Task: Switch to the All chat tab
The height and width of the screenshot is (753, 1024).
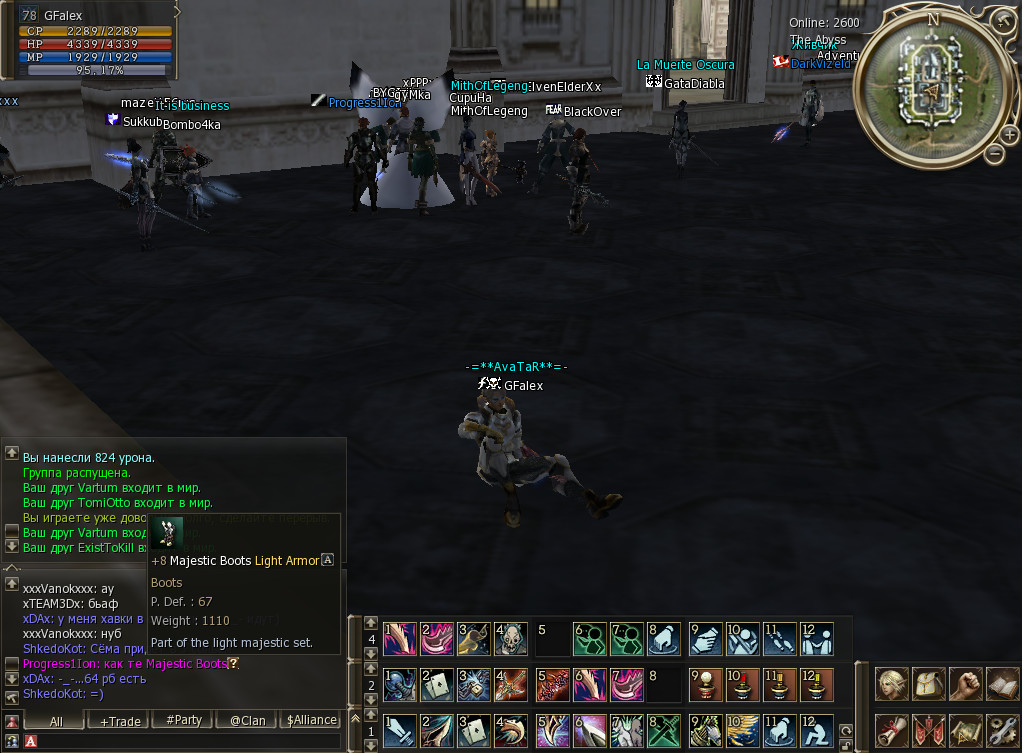Action: tap(56, 720)
